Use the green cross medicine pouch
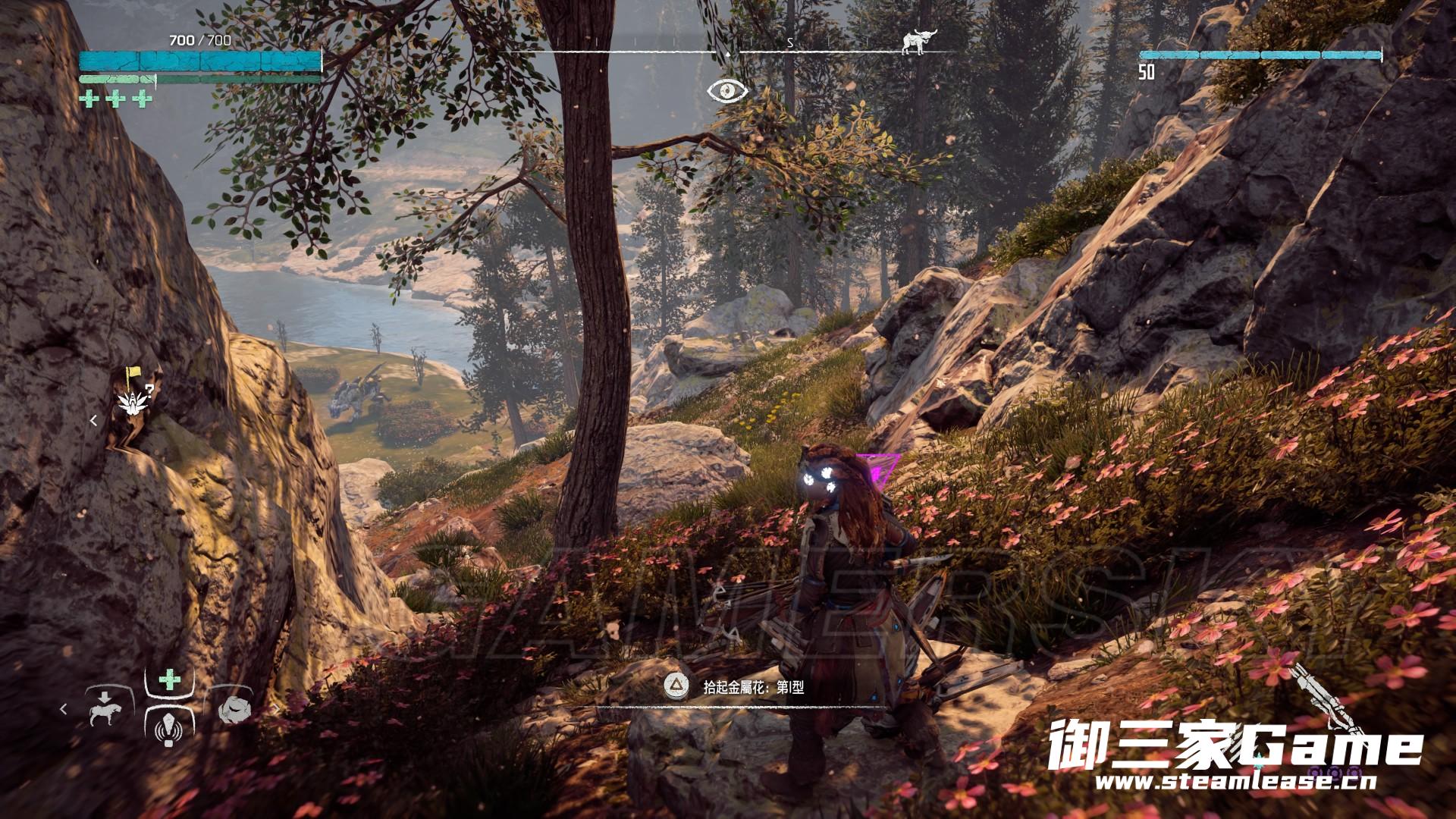This screenshot has height=819, width=1456. coord(169,679)
